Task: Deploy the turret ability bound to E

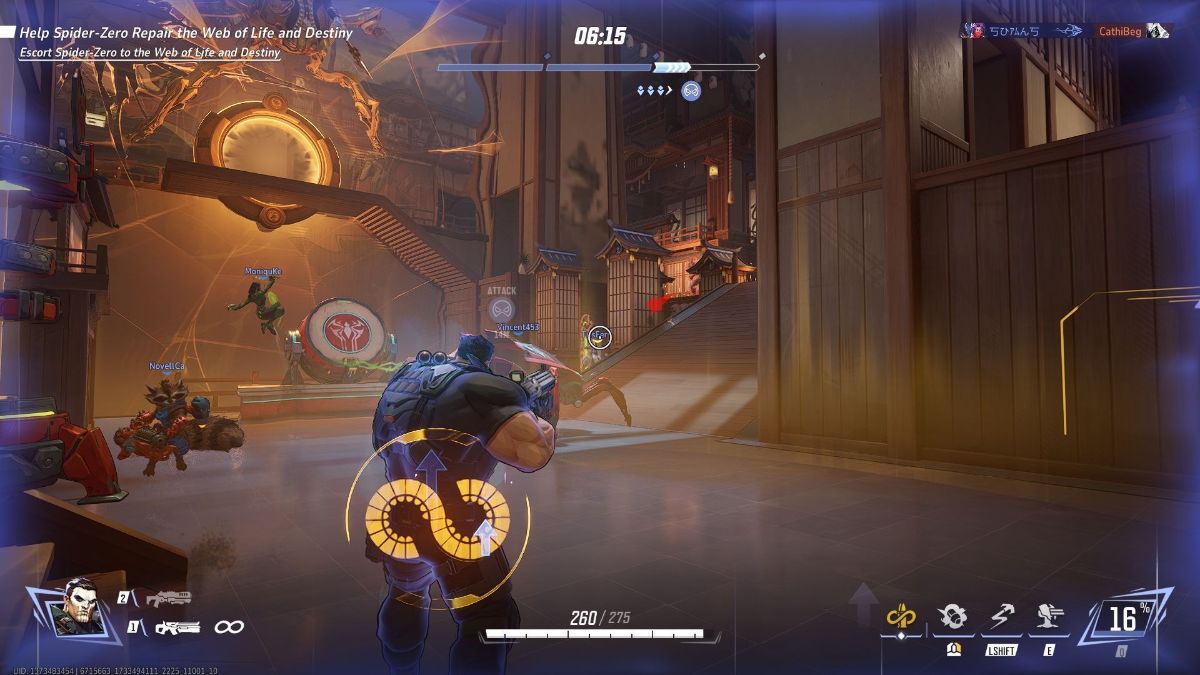Action: tap(1049, 618)
